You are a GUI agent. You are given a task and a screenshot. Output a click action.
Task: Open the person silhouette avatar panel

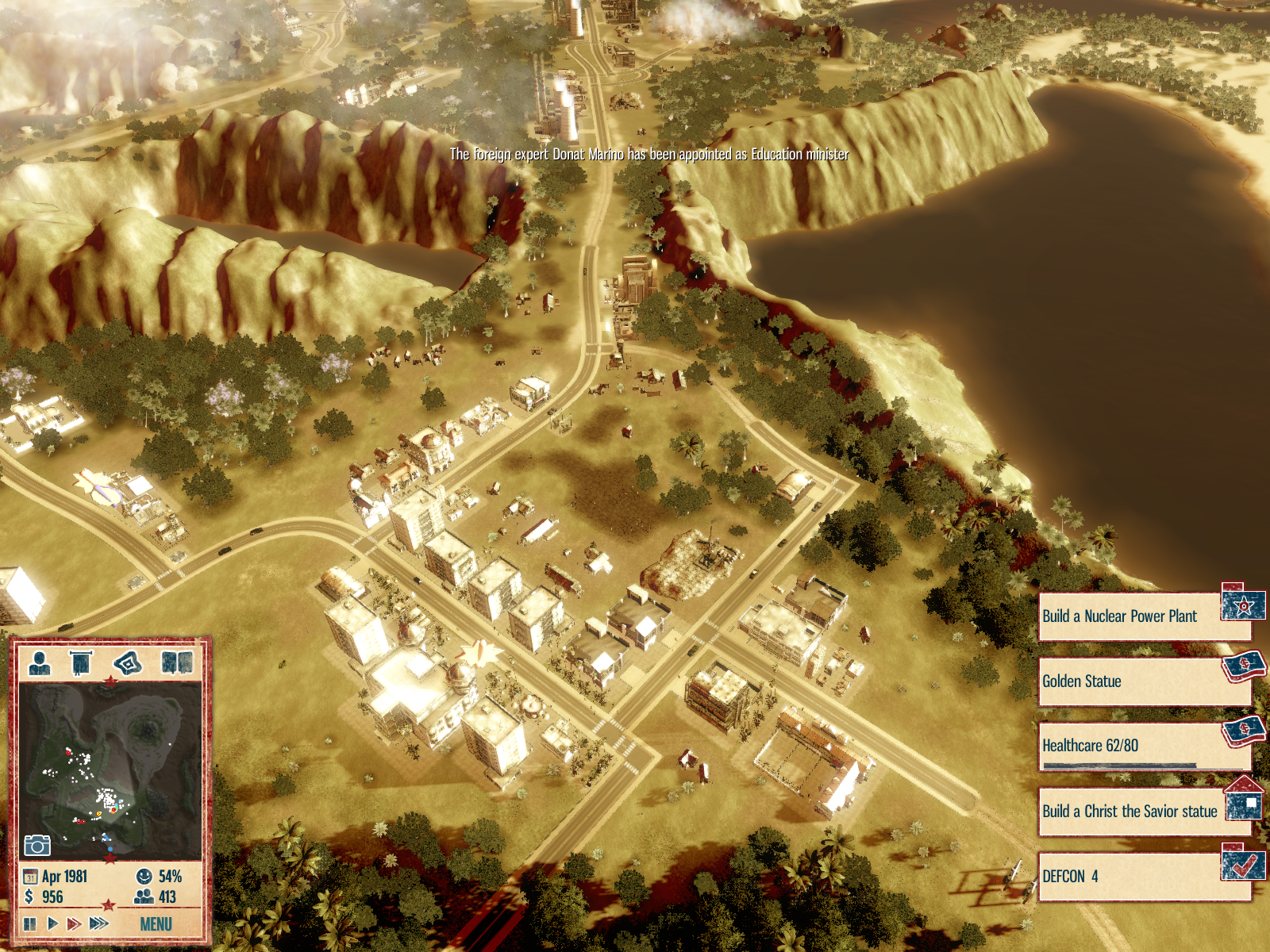(x=39, y=662)
